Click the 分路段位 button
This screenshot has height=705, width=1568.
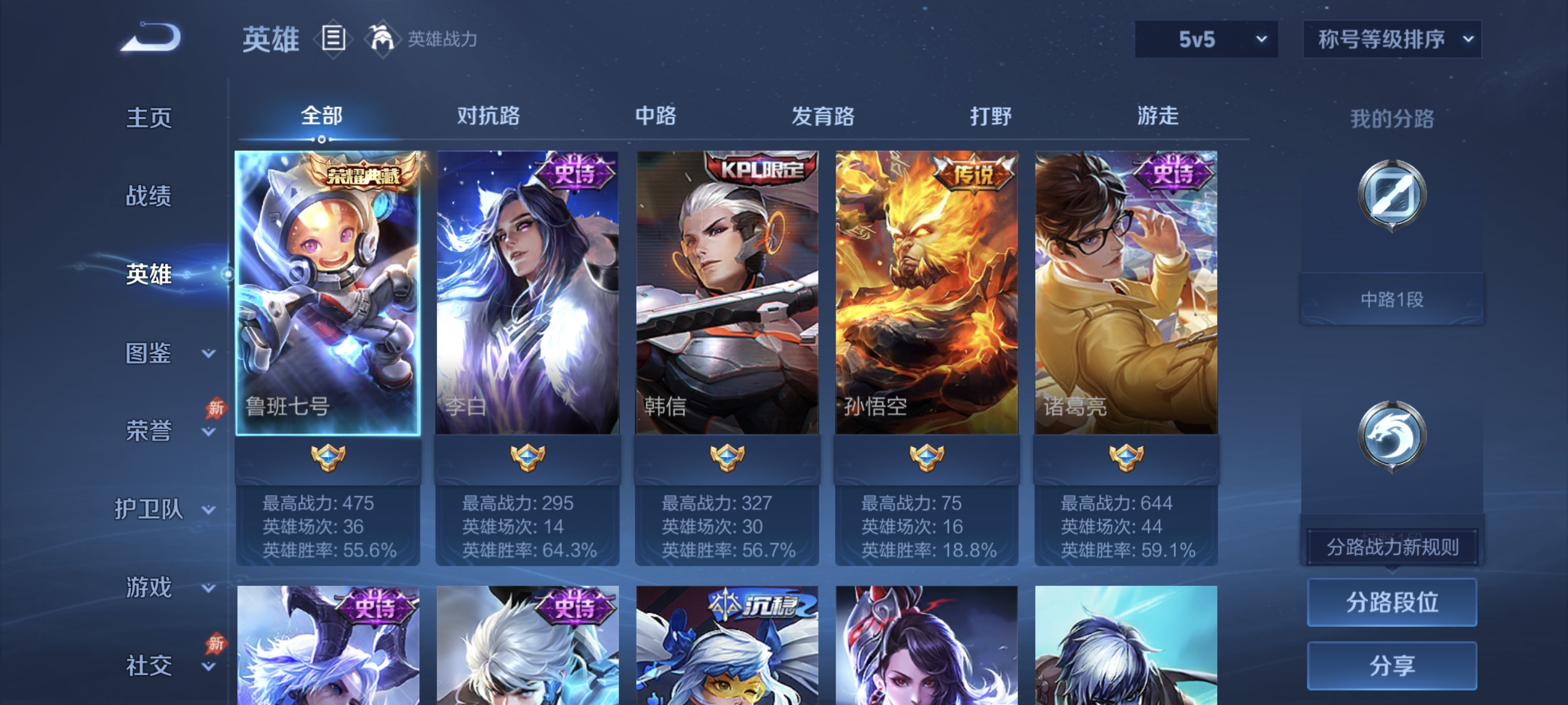[x=1392, y=603]
